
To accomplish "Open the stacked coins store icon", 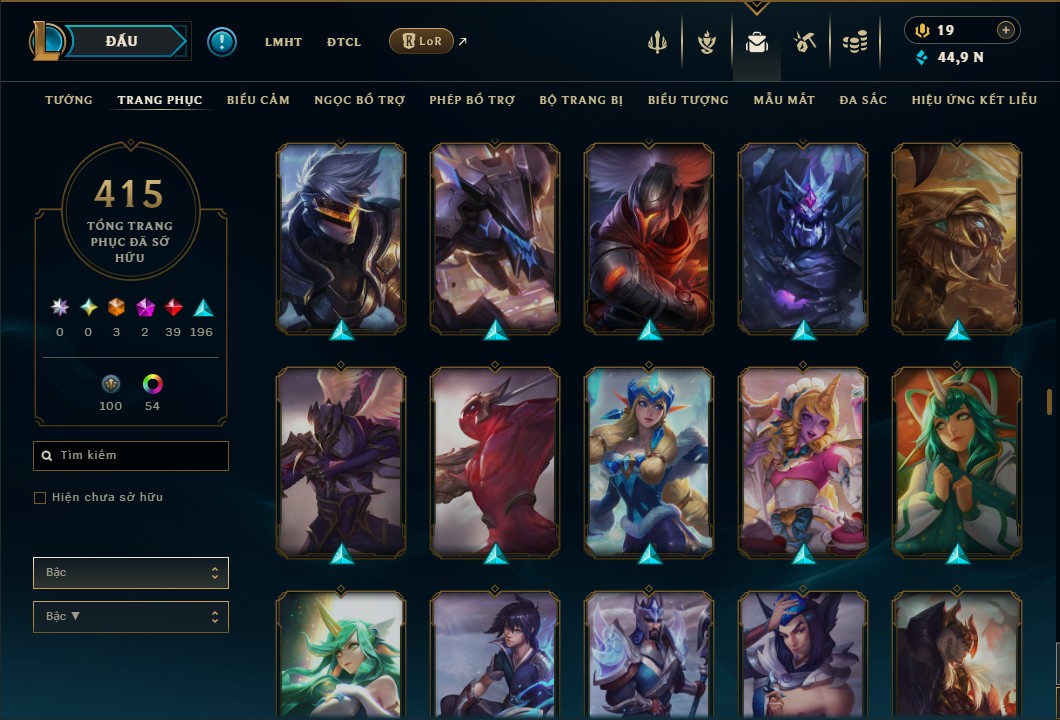I will click(854, 42).
